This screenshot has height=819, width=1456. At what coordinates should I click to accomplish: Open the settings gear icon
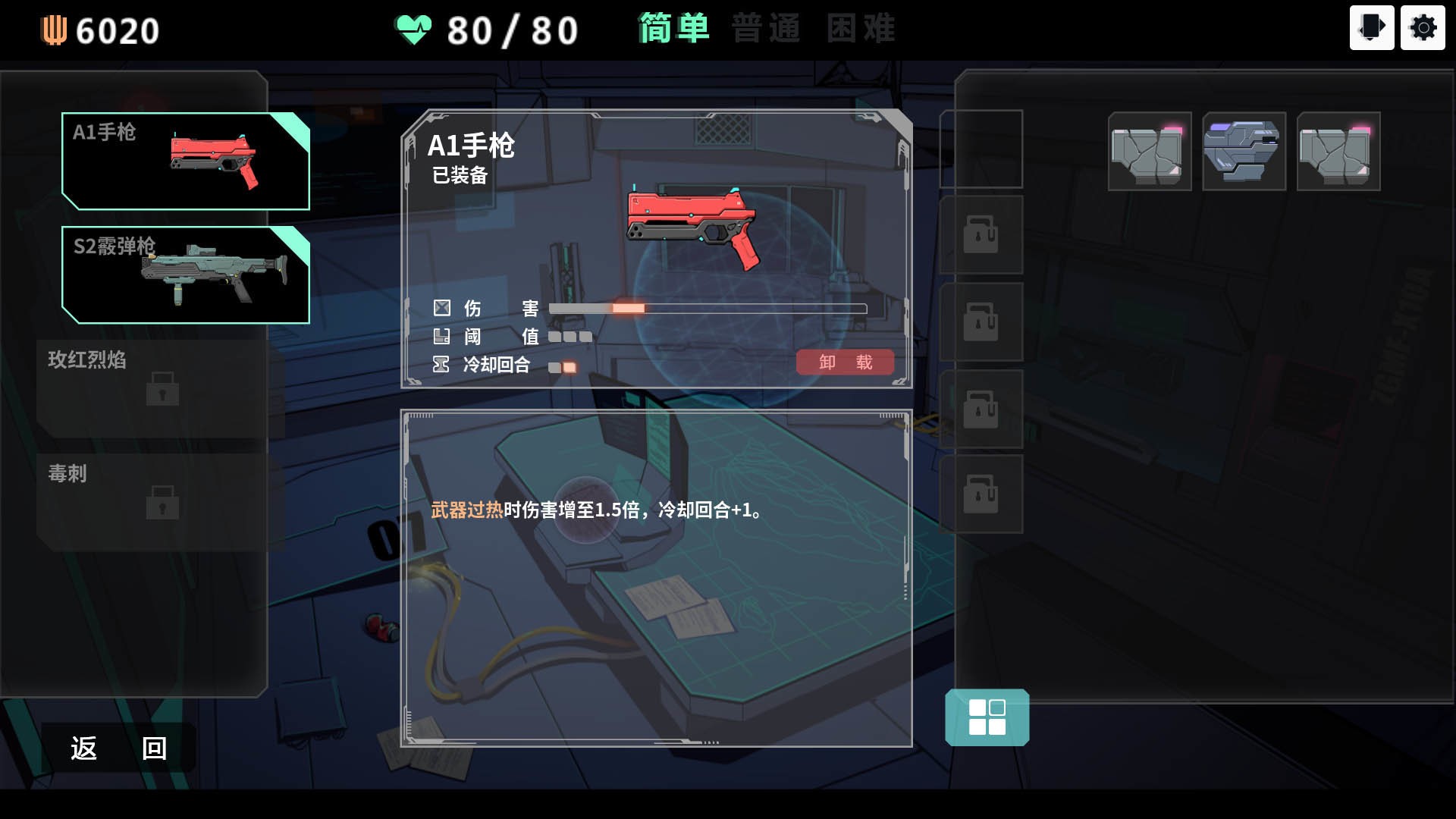pos(1423,28)
